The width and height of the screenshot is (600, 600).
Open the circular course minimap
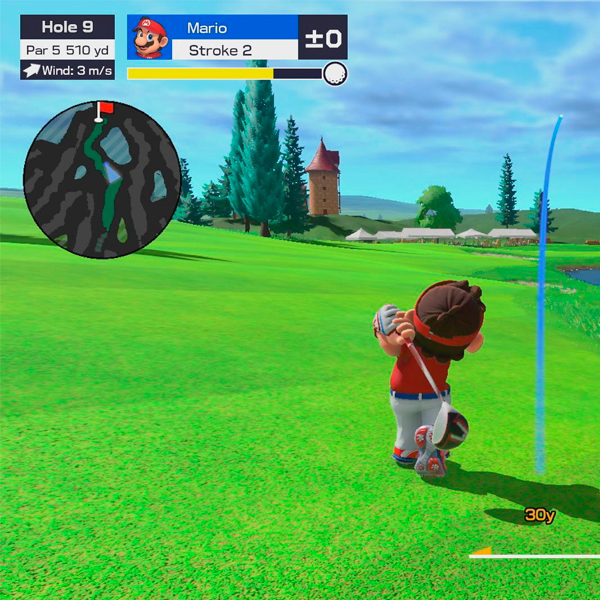(x=101, y=180)
